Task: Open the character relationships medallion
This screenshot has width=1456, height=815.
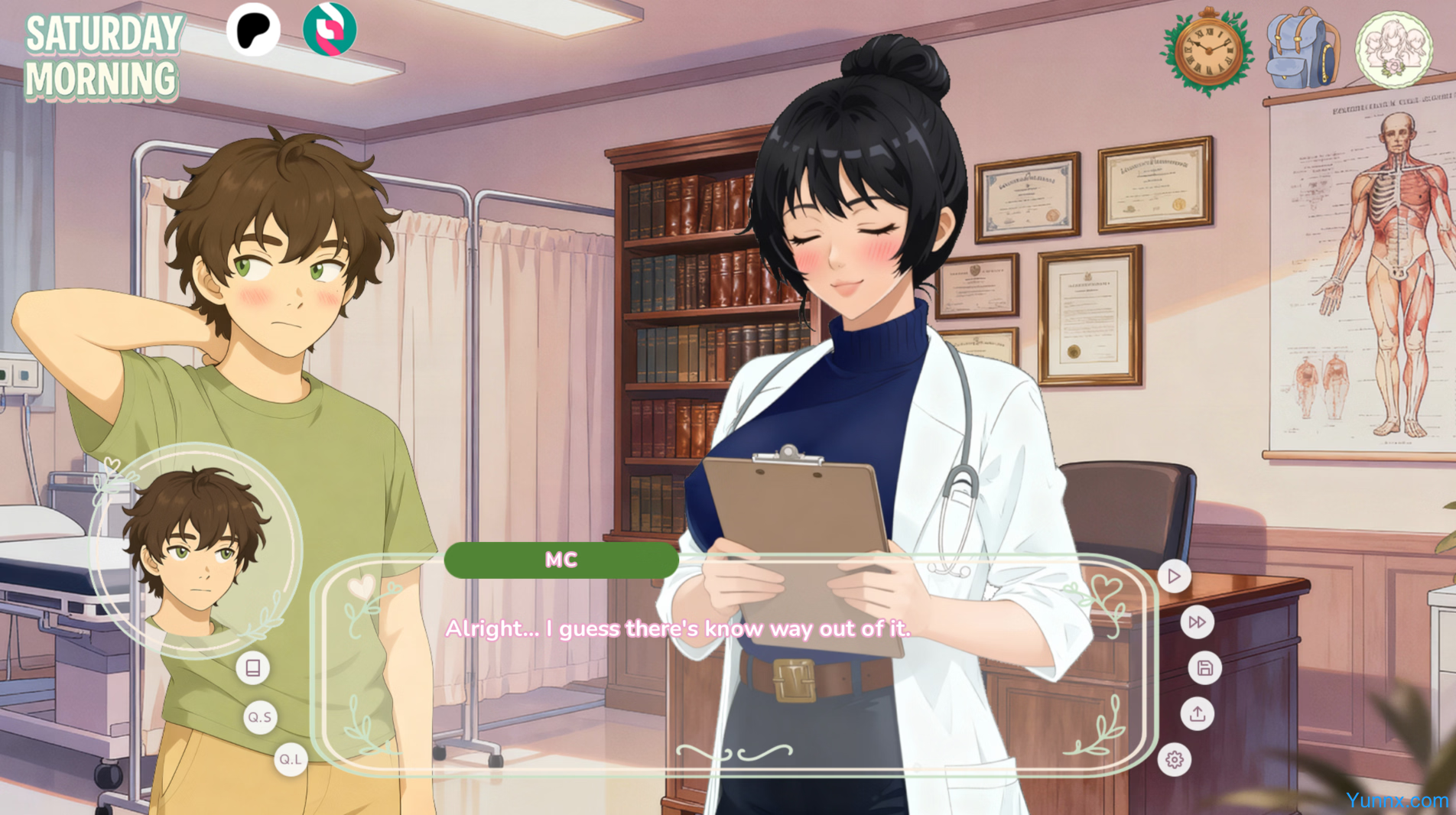Action: click(x=1393, y=50)
